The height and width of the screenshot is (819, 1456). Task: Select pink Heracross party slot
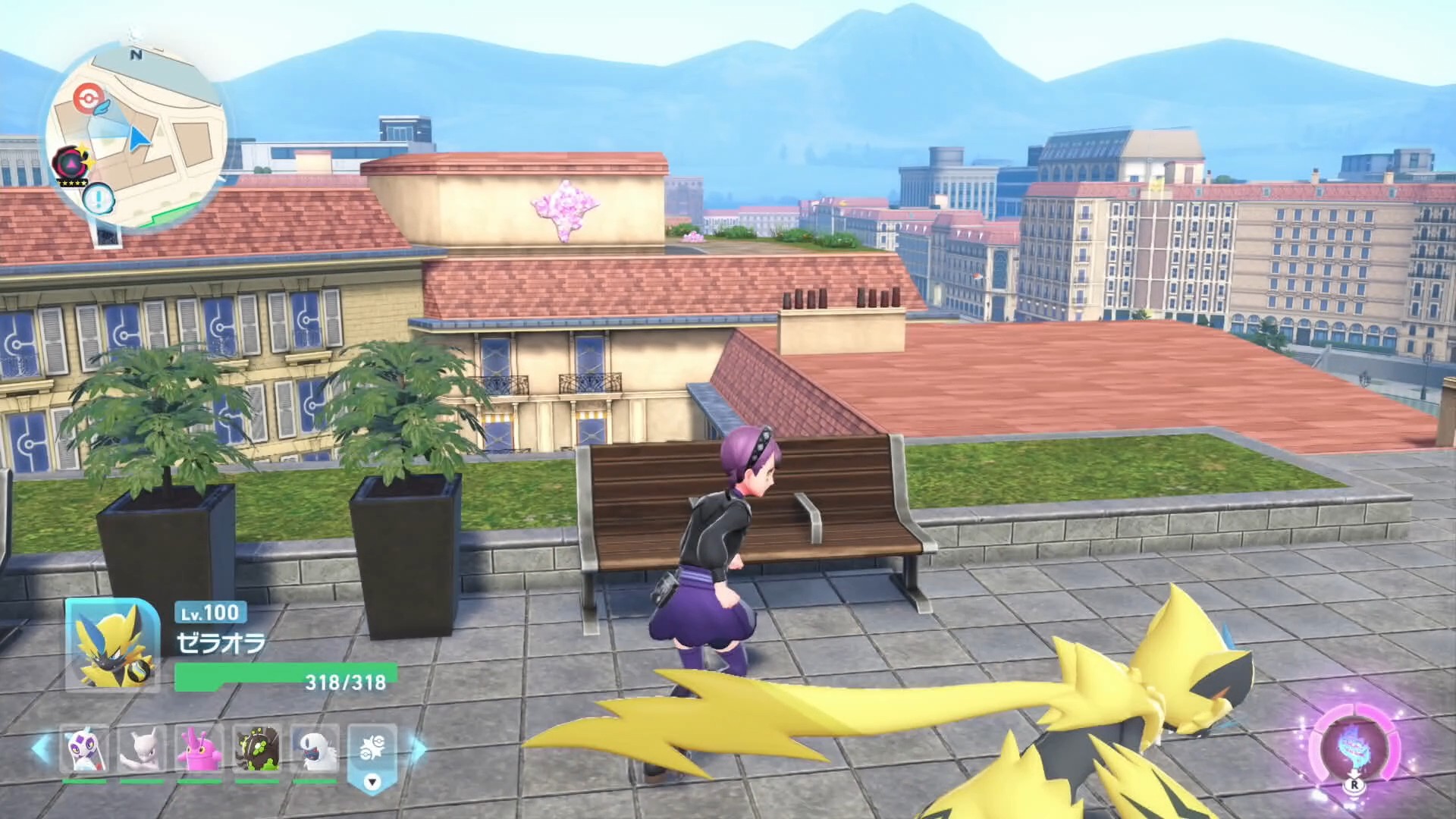pyautogui.click(x=199, y=749)
